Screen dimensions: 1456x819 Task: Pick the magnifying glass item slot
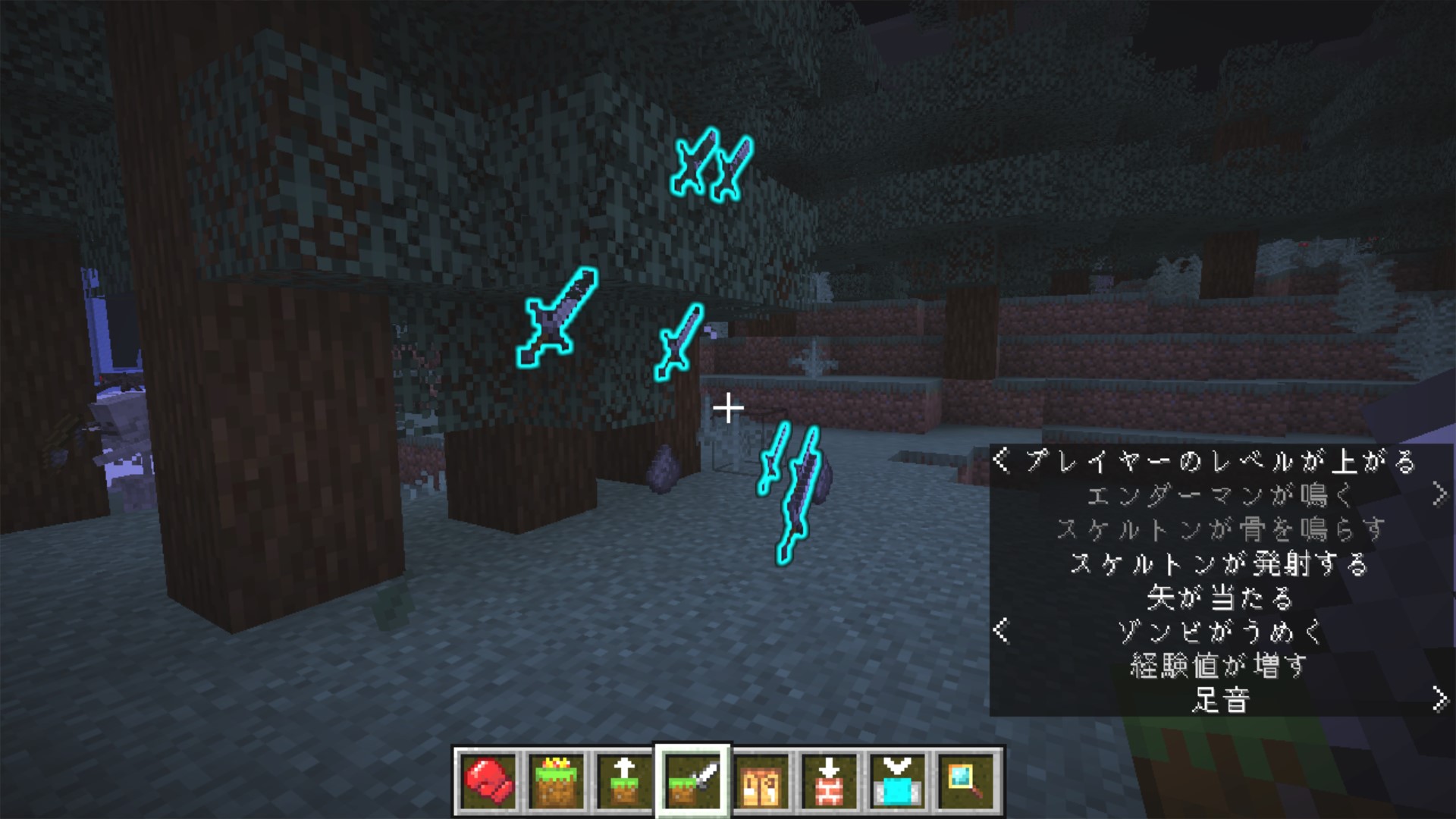tap(965, 781)
